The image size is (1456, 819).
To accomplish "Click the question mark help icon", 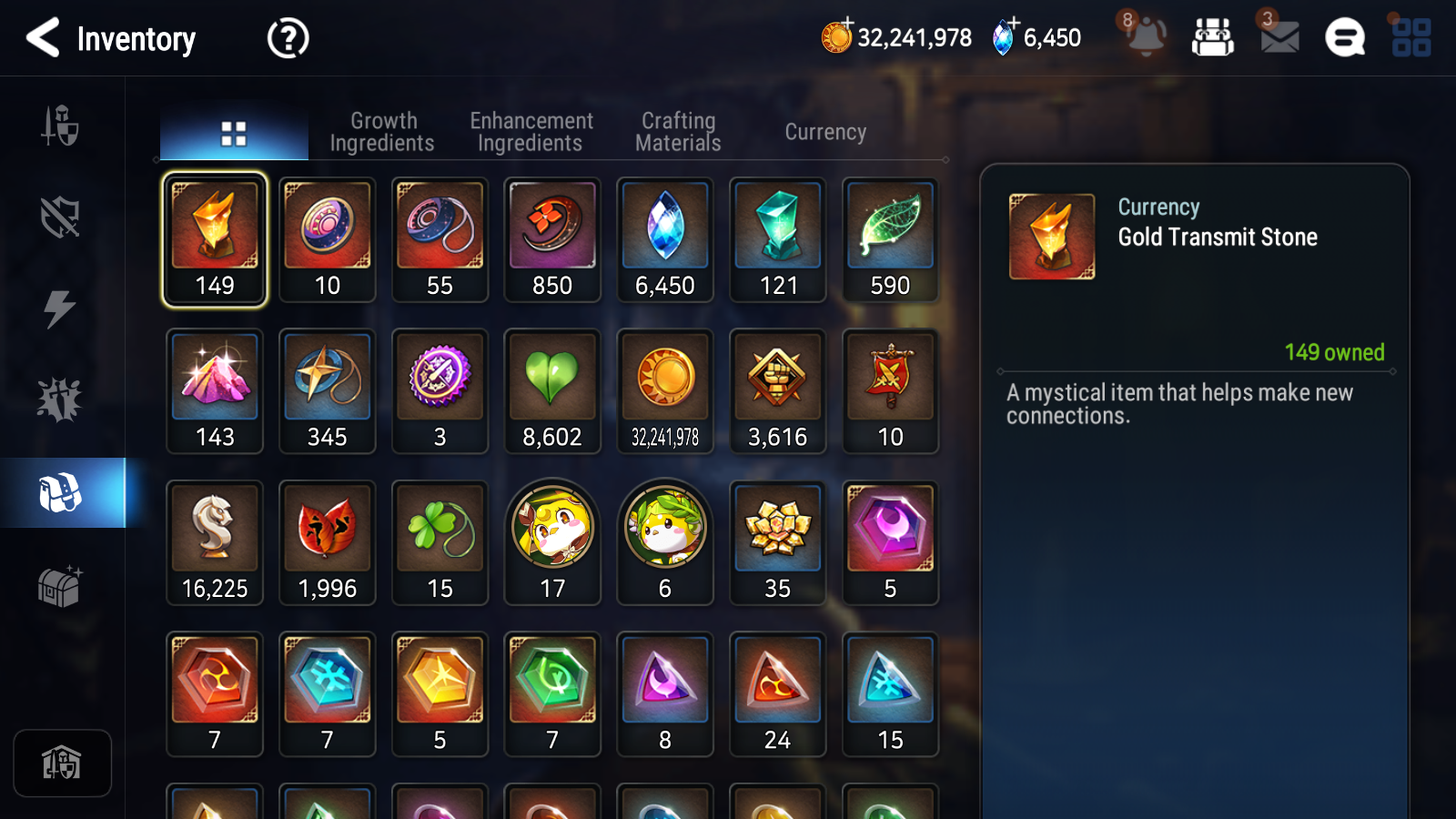I will (x=287, y=38).
